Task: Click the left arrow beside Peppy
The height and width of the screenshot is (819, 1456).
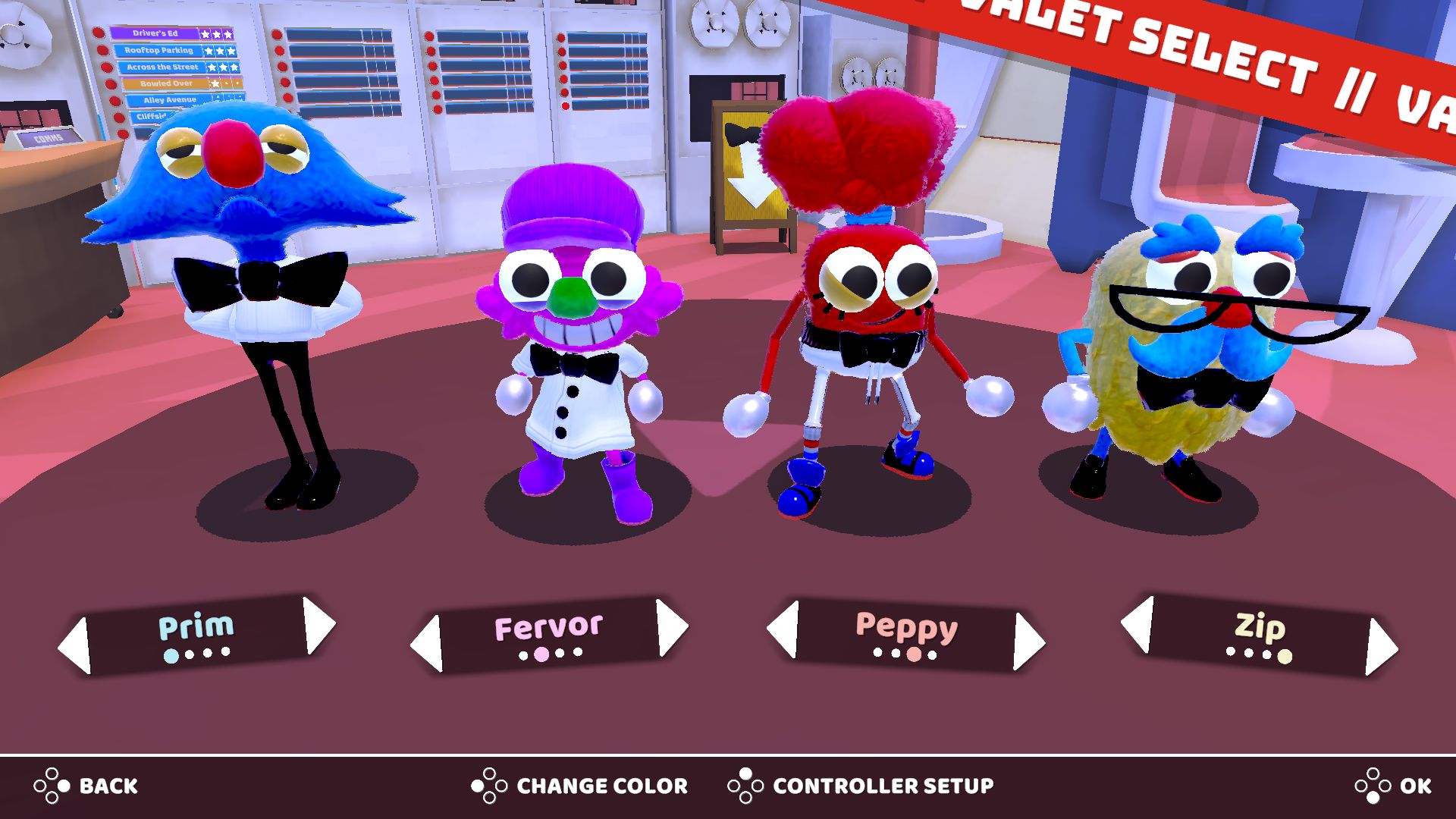Action: [783, 629]
